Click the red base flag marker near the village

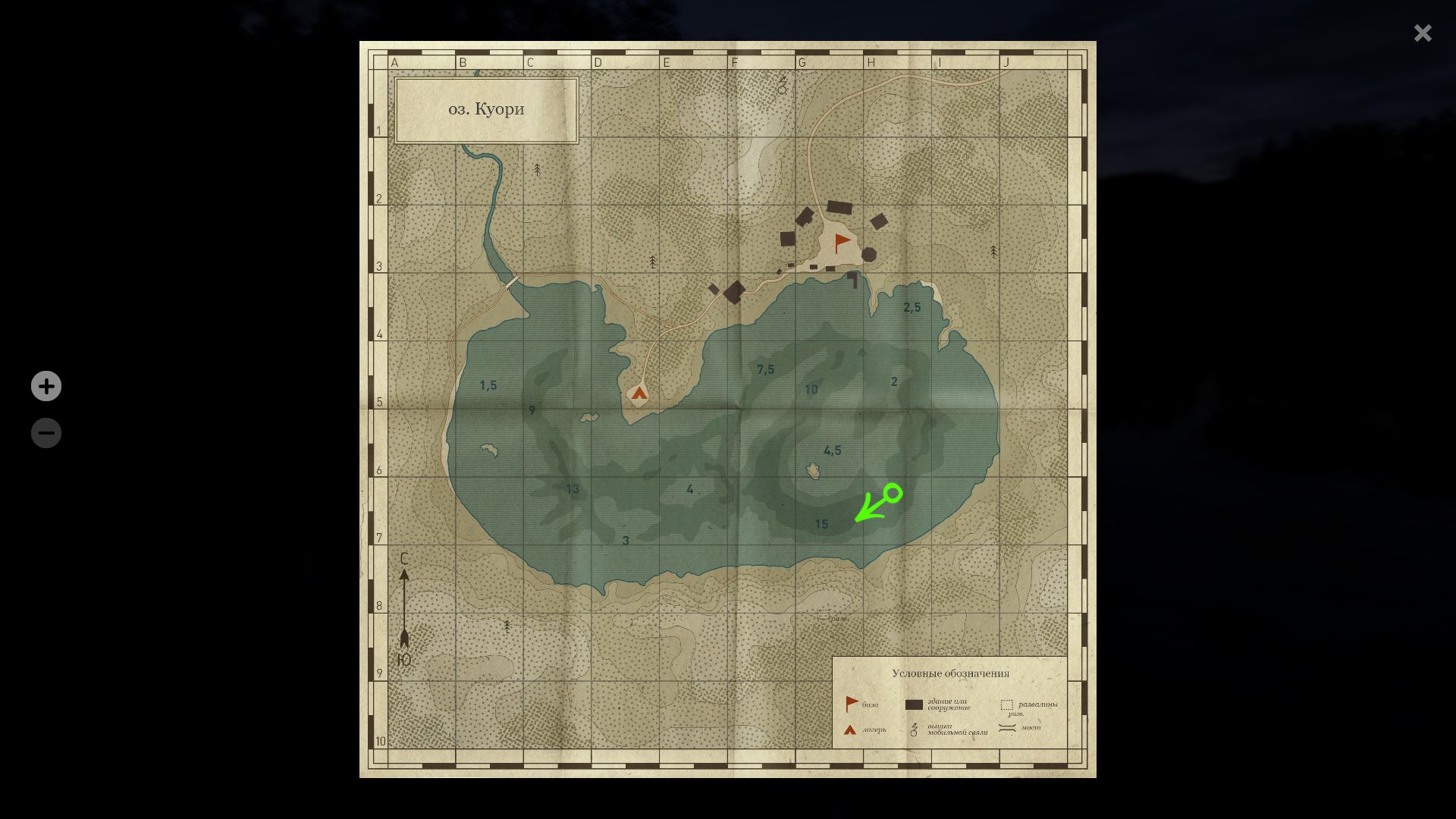coord(840,241)
